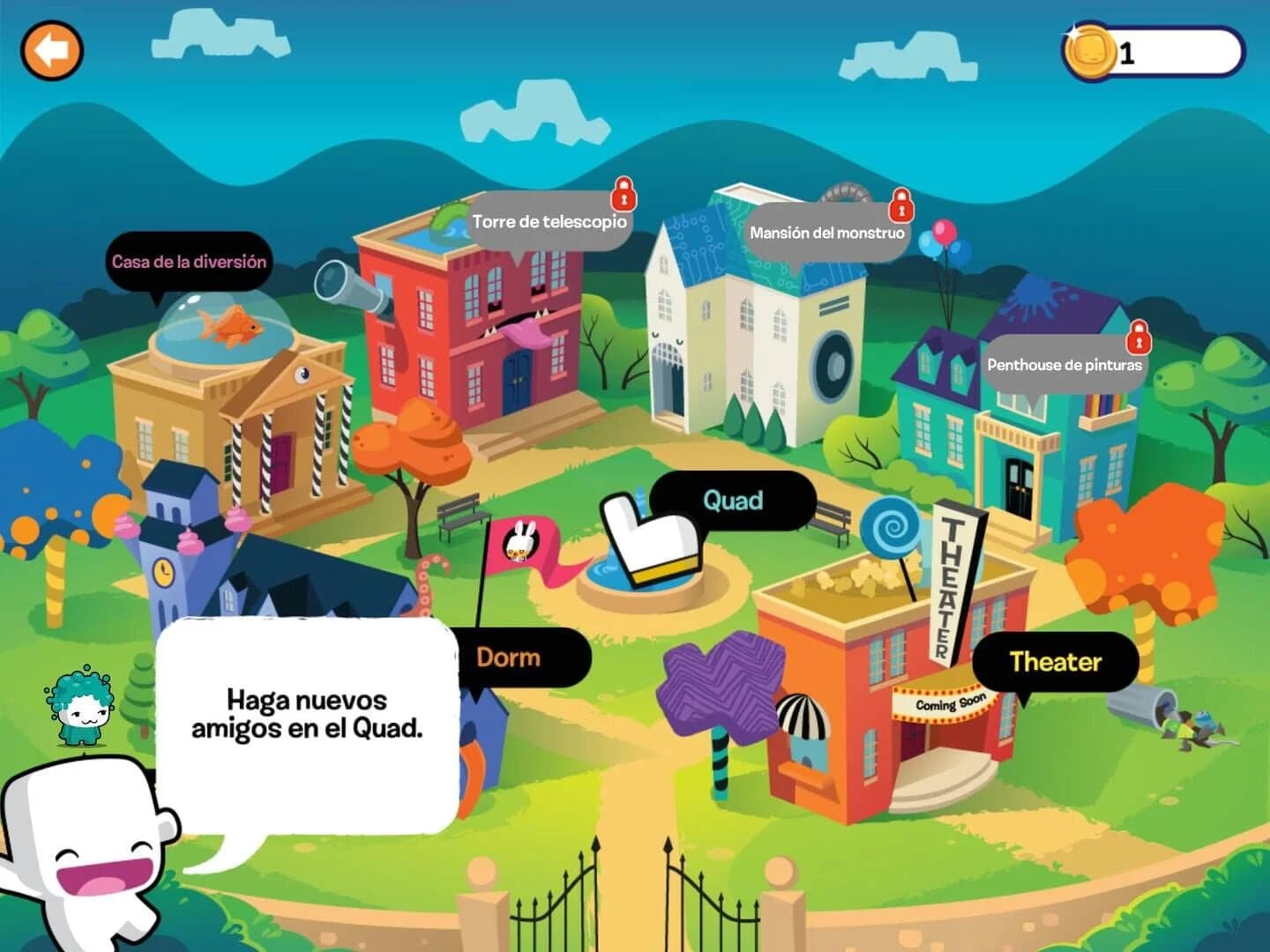The height and width of the screenshot is (952, 1270).
Task: Tap the orange back arrow button
Action: (x=50, y=50)
